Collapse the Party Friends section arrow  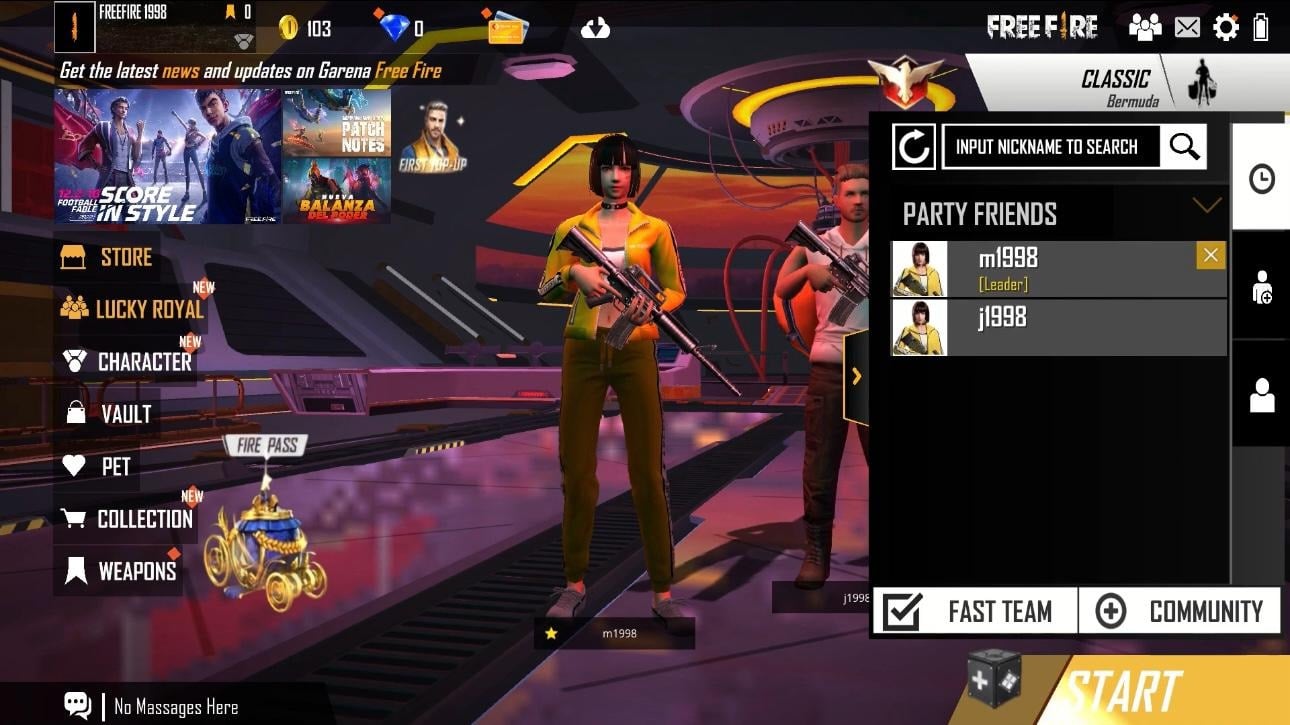coord(1207,205)
